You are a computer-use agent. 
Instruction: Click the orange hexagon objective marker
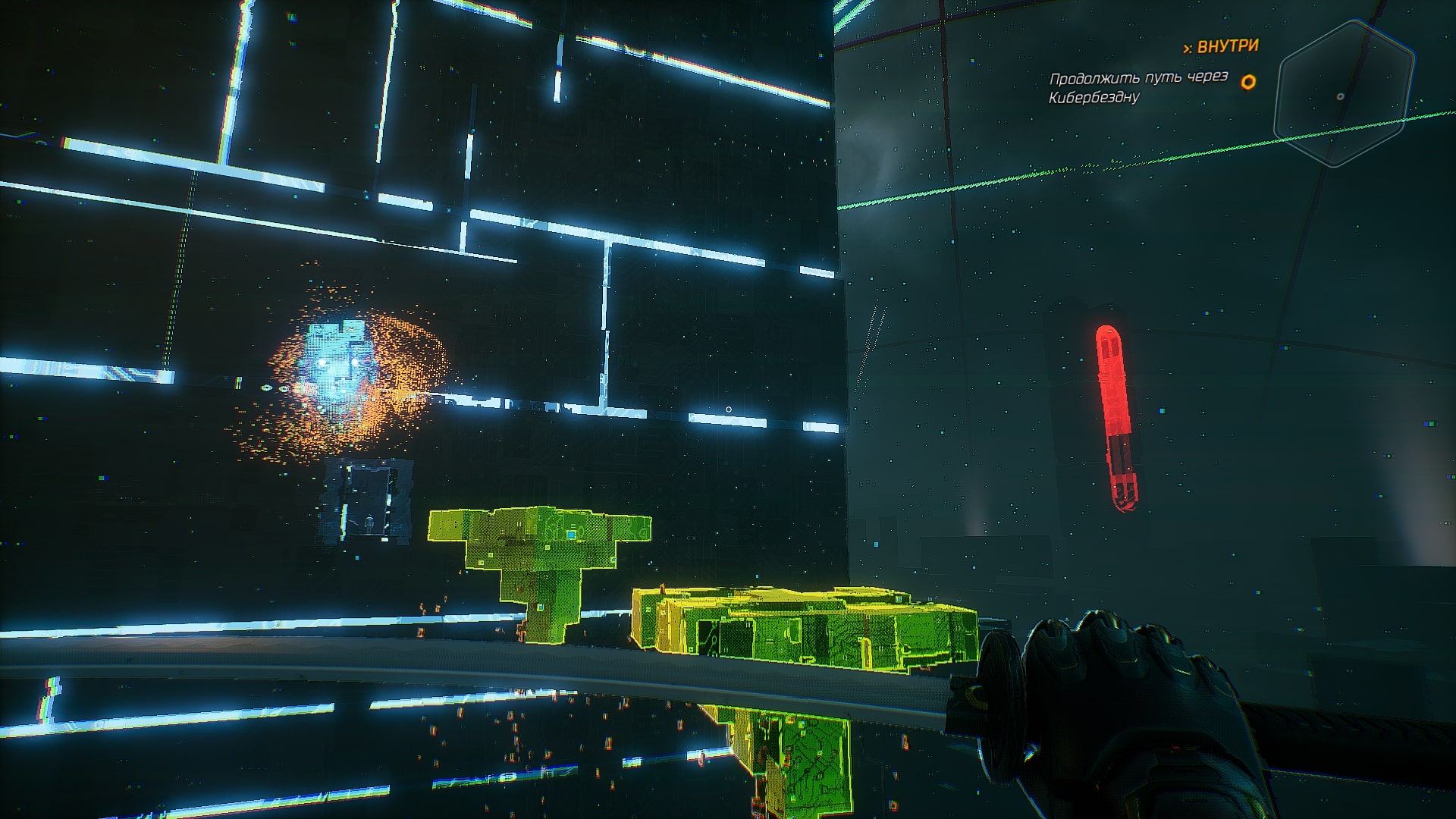click(x=1247, y=81)
